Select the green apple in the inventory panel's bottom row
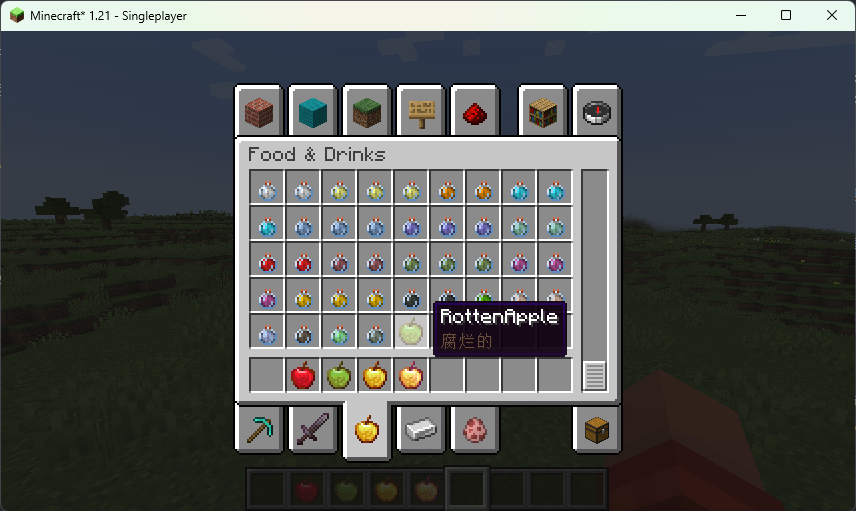 point(339,376)
